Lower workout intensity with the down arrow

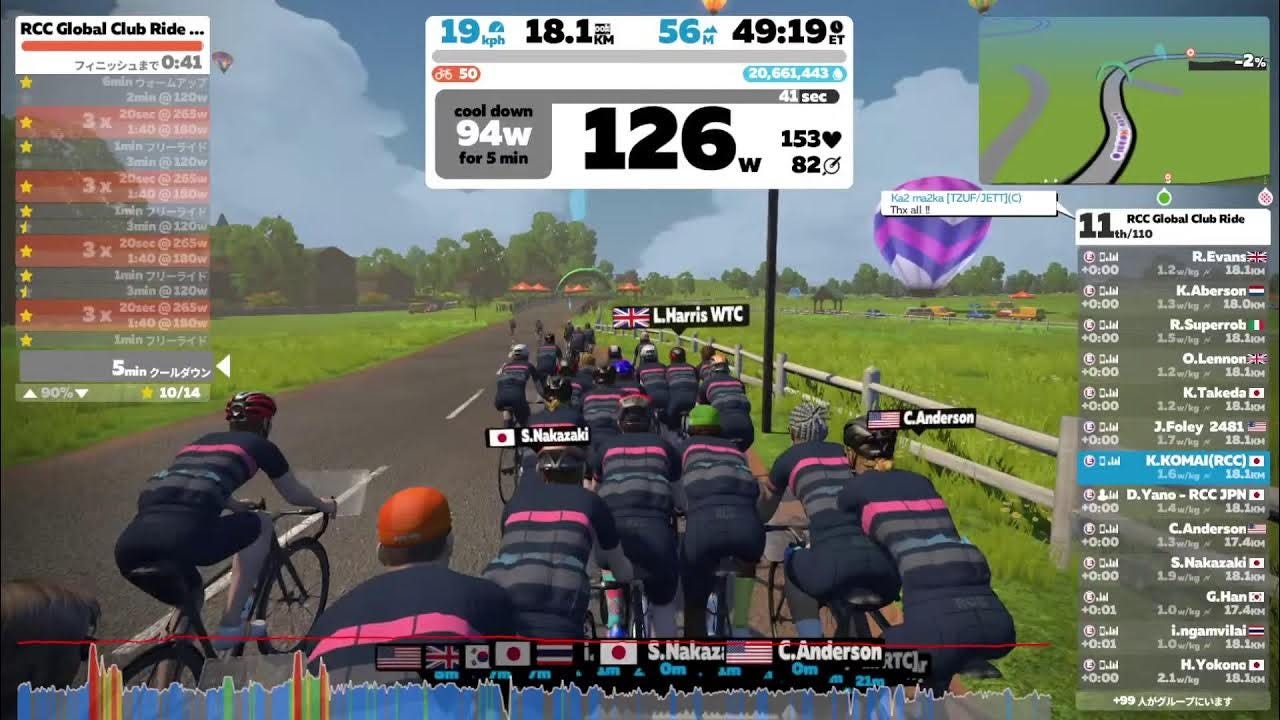[x=82, y=393]
